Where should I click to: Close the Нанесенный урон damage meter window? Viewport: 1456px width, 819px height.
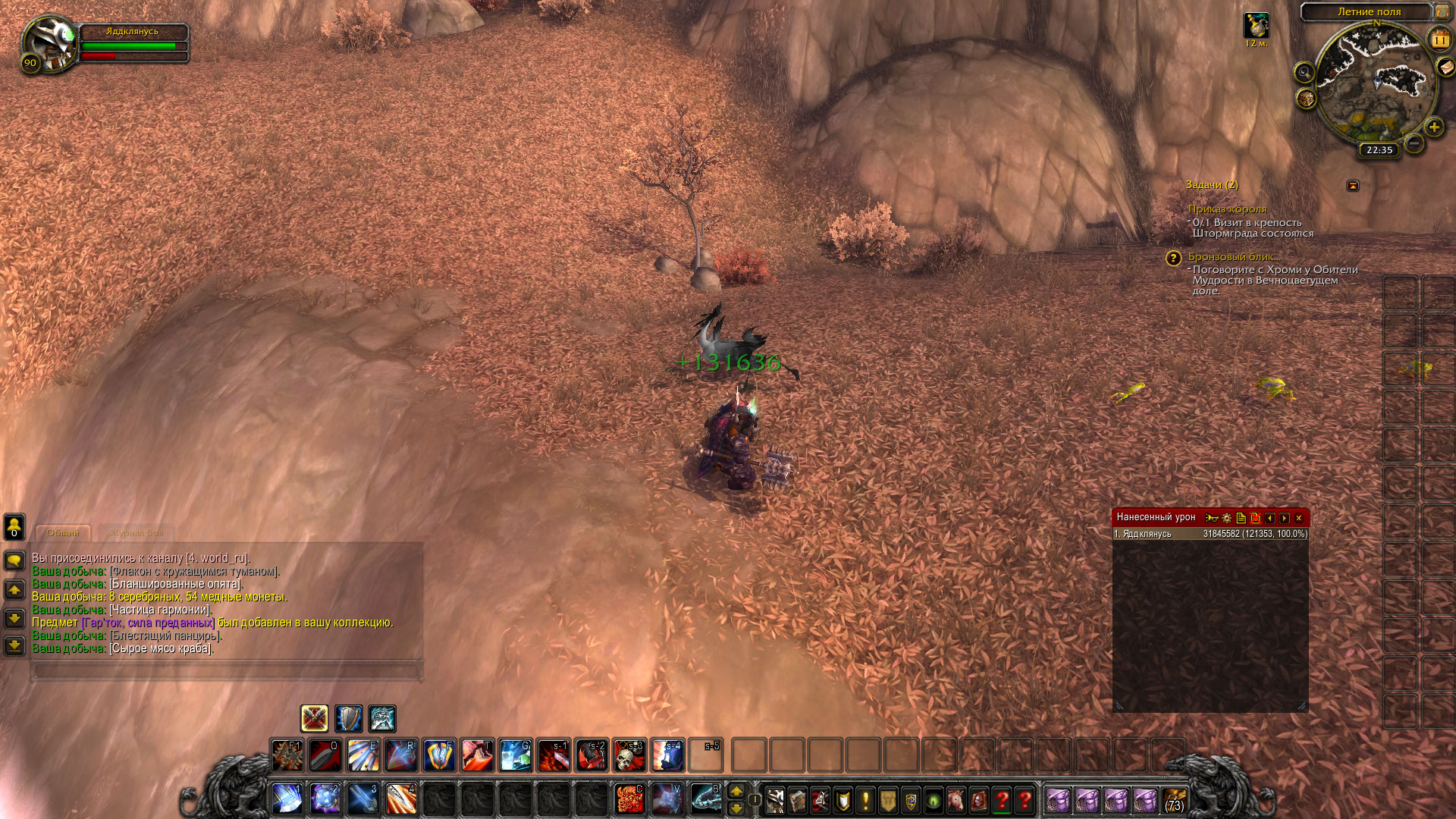[x=1298, y=518]
